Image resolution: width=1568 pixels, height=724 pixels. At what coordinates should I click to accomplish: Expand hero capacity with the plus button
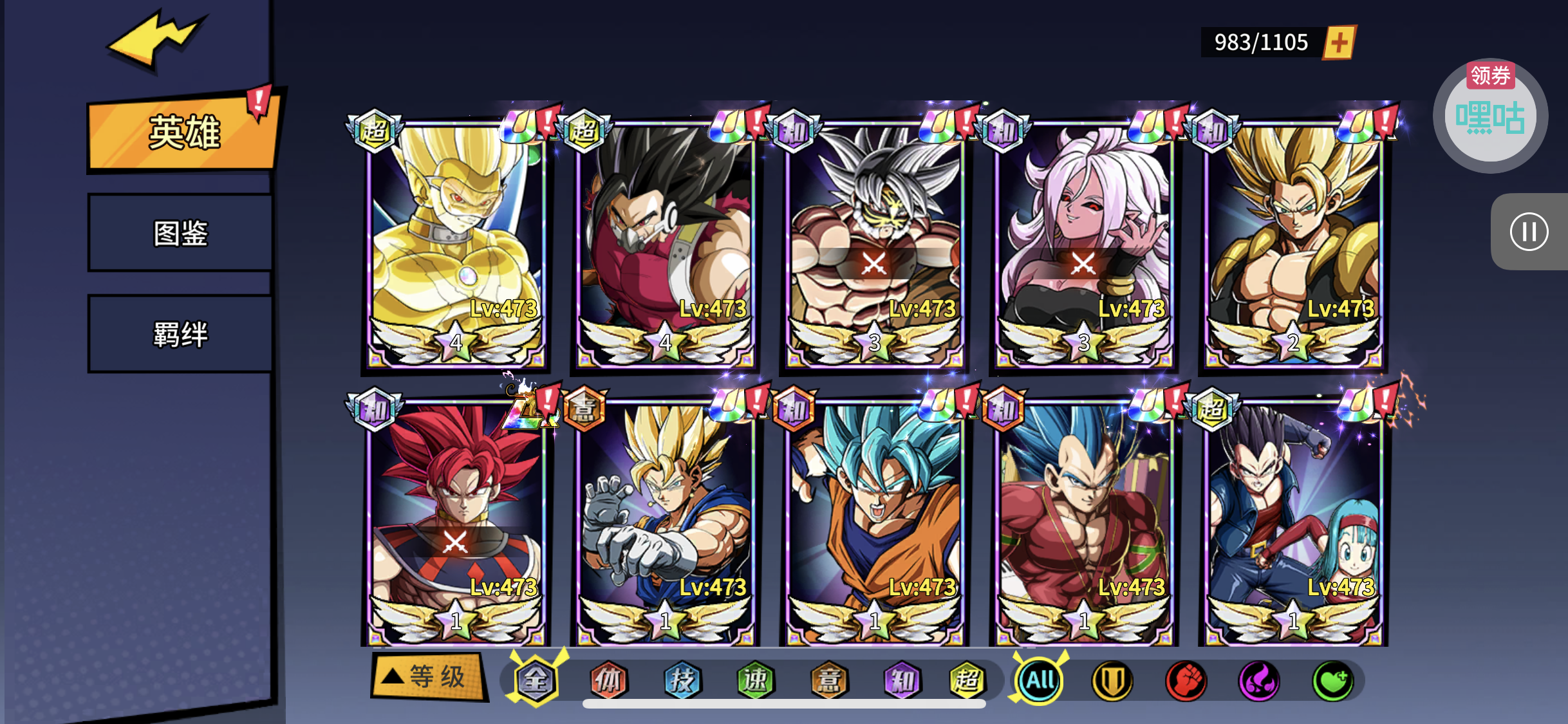click(1339, 42)
